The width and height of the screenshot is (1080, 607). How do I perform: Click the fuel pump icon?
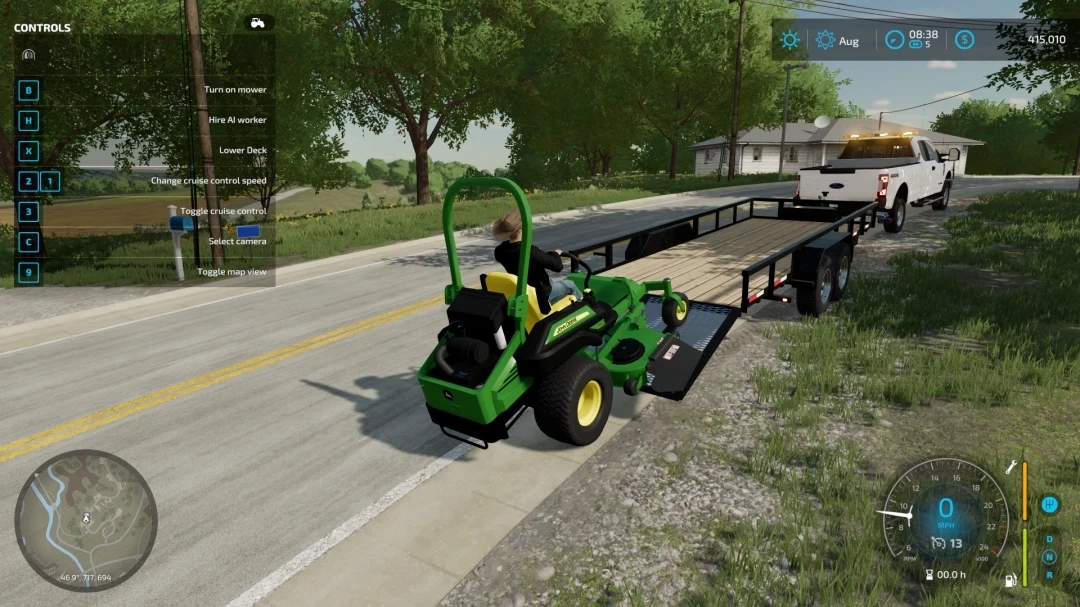1012,579
